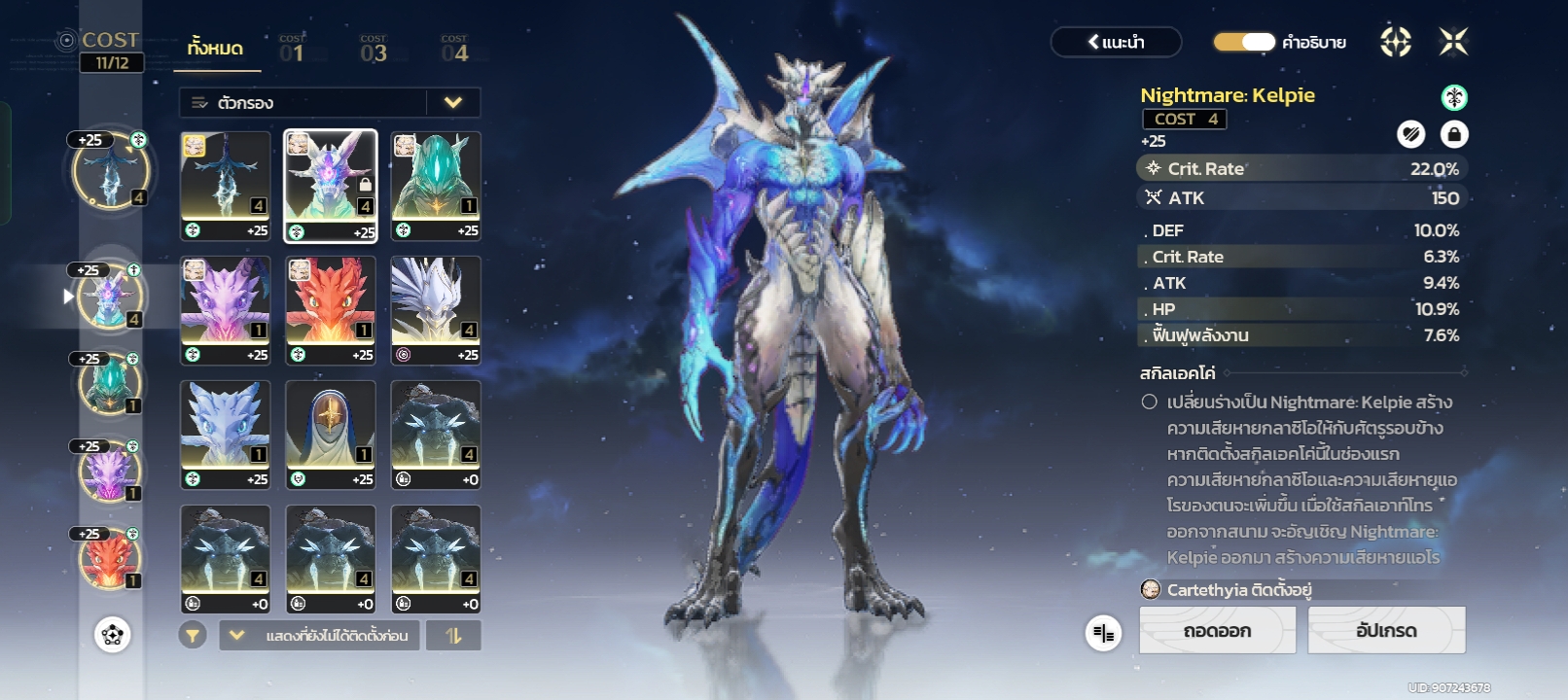Upgrade echo with อัปเกรด button

[x=1386, y=631]
